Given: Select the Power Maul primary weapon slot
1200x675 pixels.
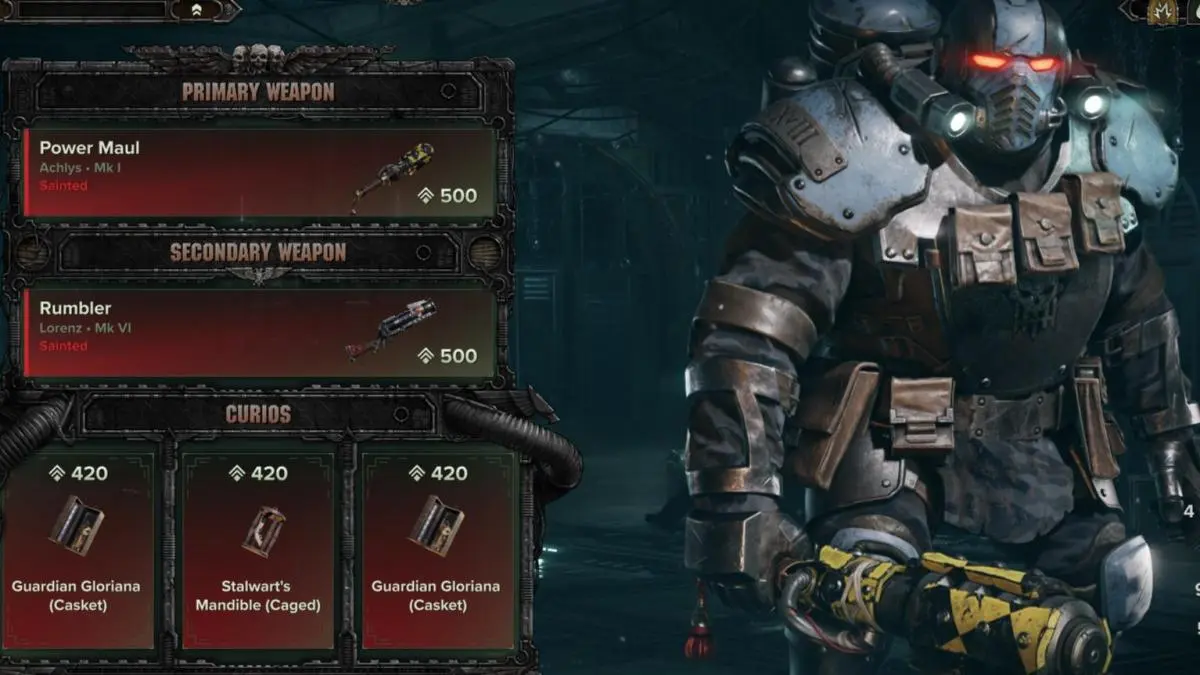Looking at the screenshot, I should 260,172.
